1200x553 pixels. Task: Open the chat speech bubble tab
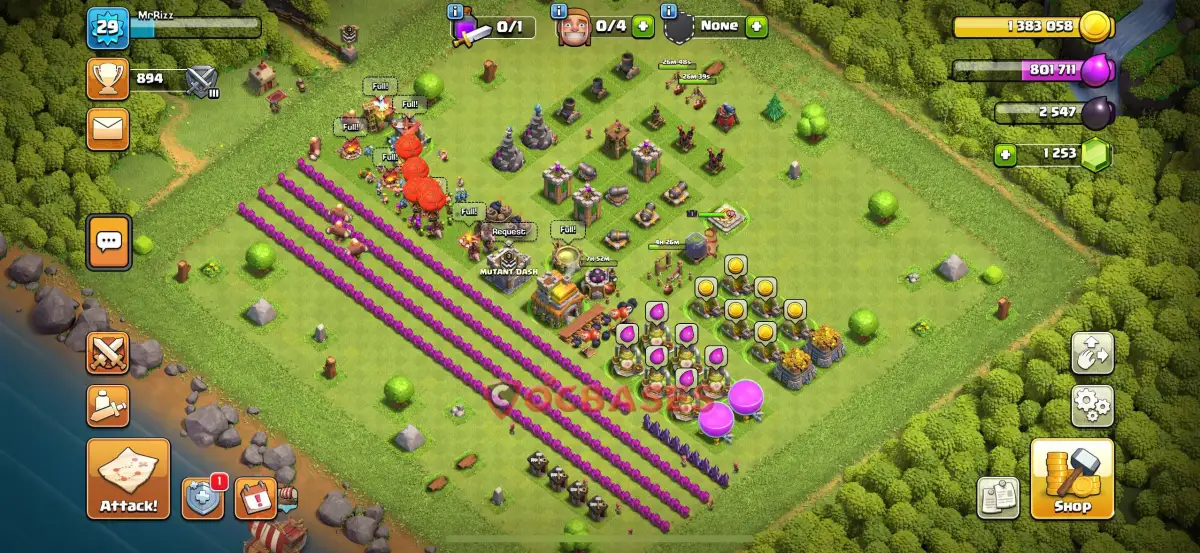pyautogui.click(x=108, y=242)
